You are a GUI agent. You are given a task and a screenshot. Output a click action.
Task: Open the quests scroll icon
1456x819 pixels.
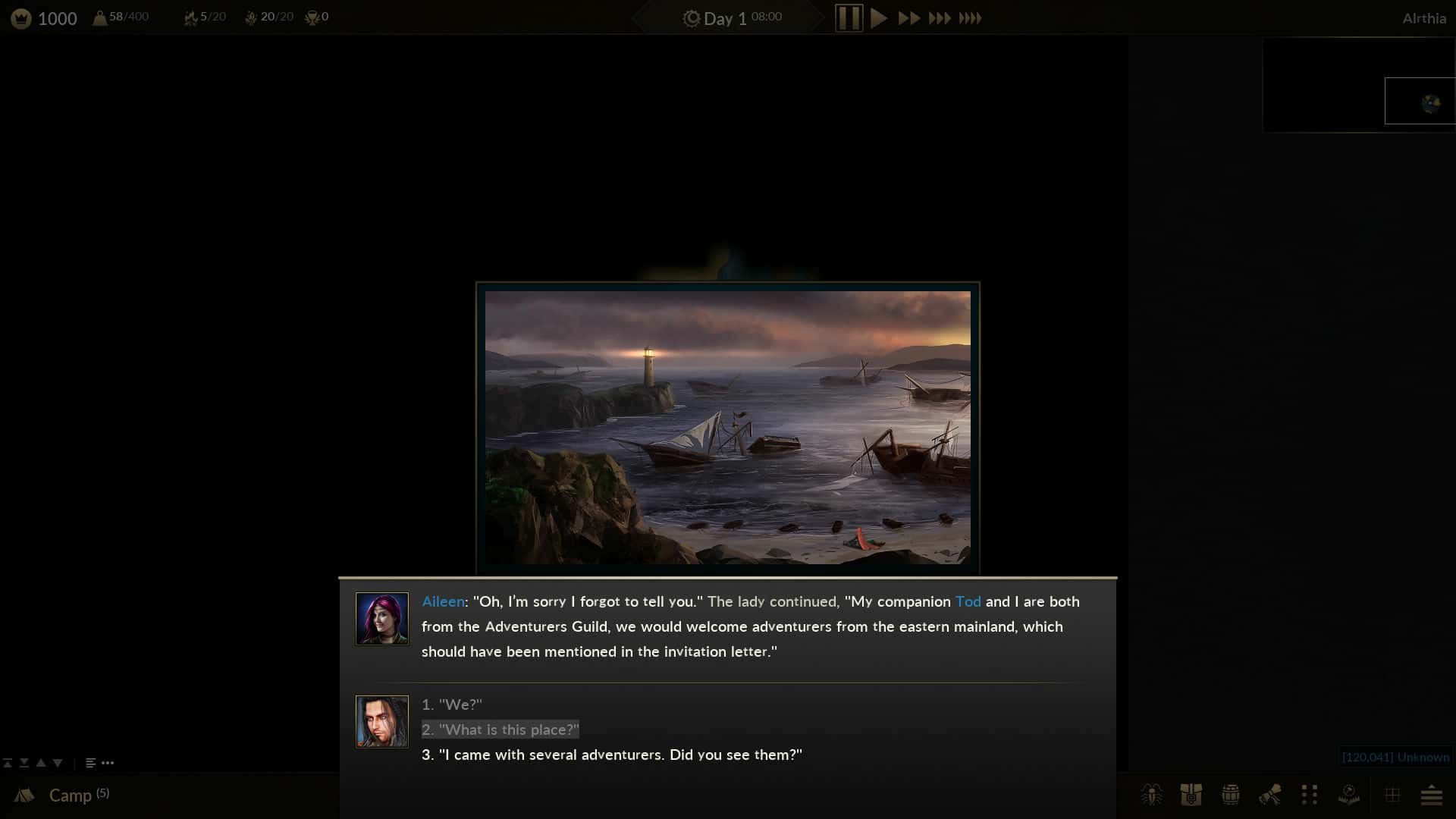click(x=1269, y=795)
